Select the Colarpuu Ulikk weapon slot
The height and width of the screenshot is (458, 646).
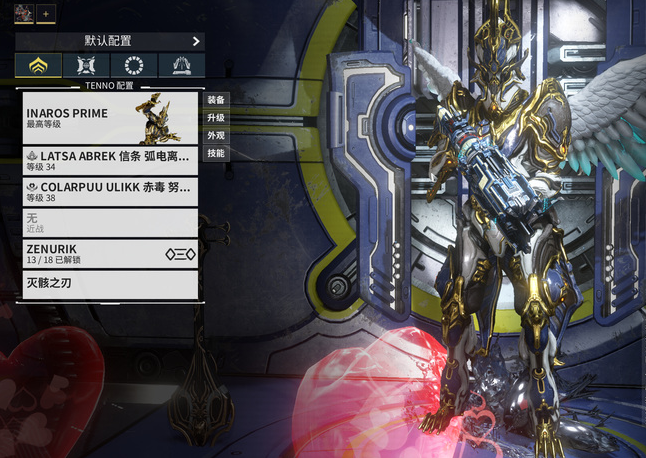point(111,191)
